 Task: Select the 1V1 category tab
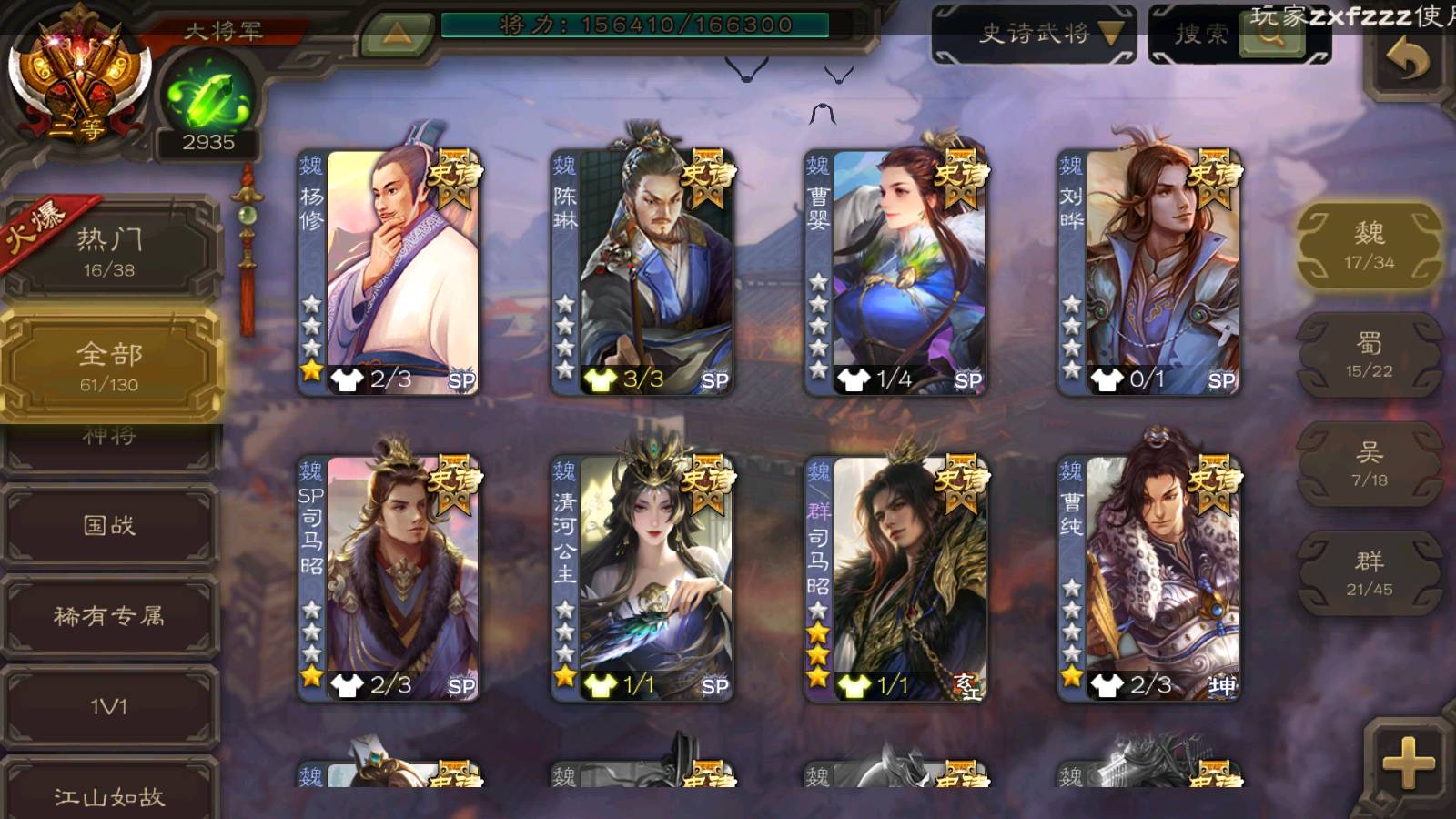[x=109, y=707]
